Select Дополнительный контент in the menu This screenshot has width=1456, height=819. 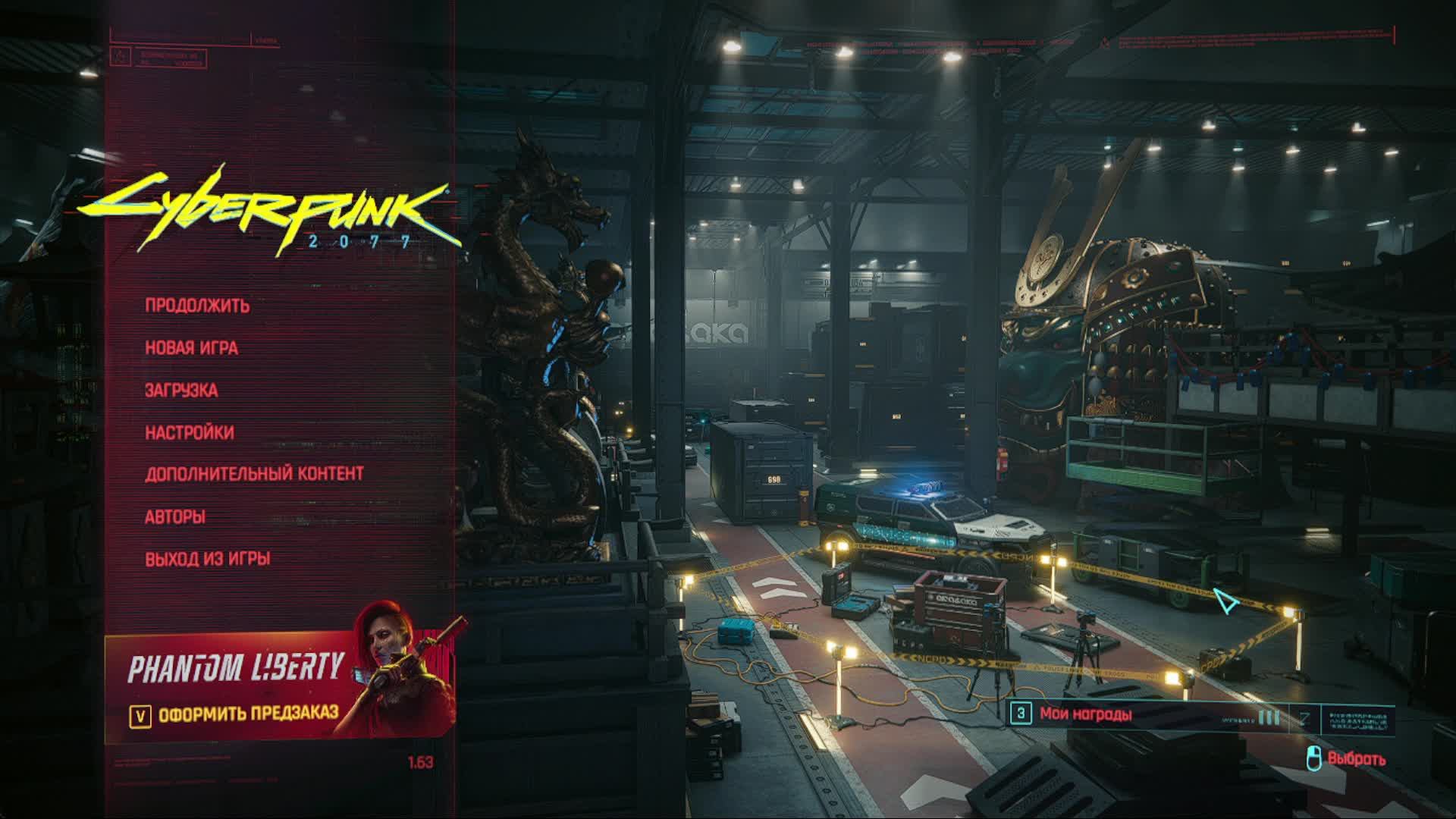(x=255, y=472)
